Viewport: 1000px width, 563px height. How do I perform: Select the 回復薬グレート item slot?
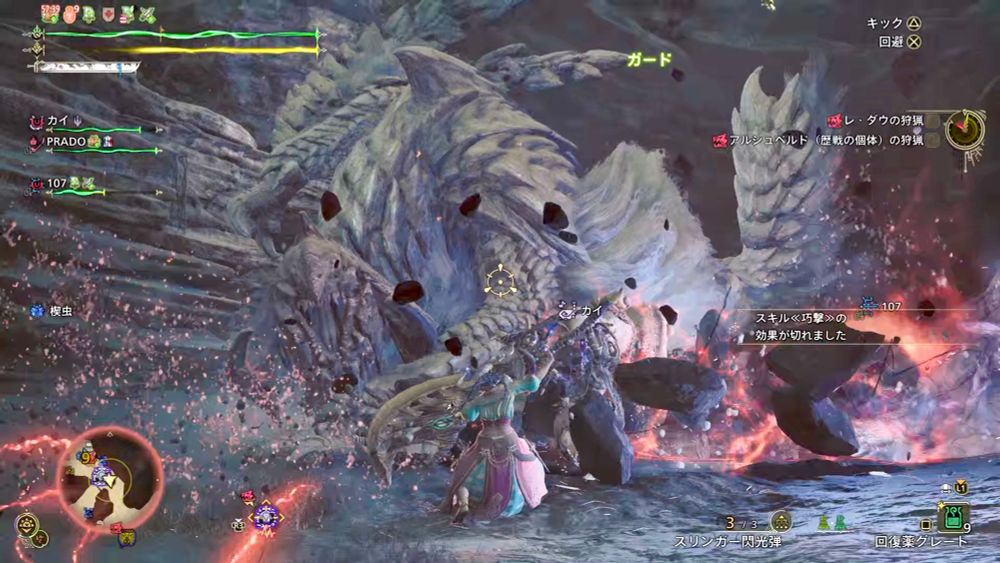tap(950, 518)
